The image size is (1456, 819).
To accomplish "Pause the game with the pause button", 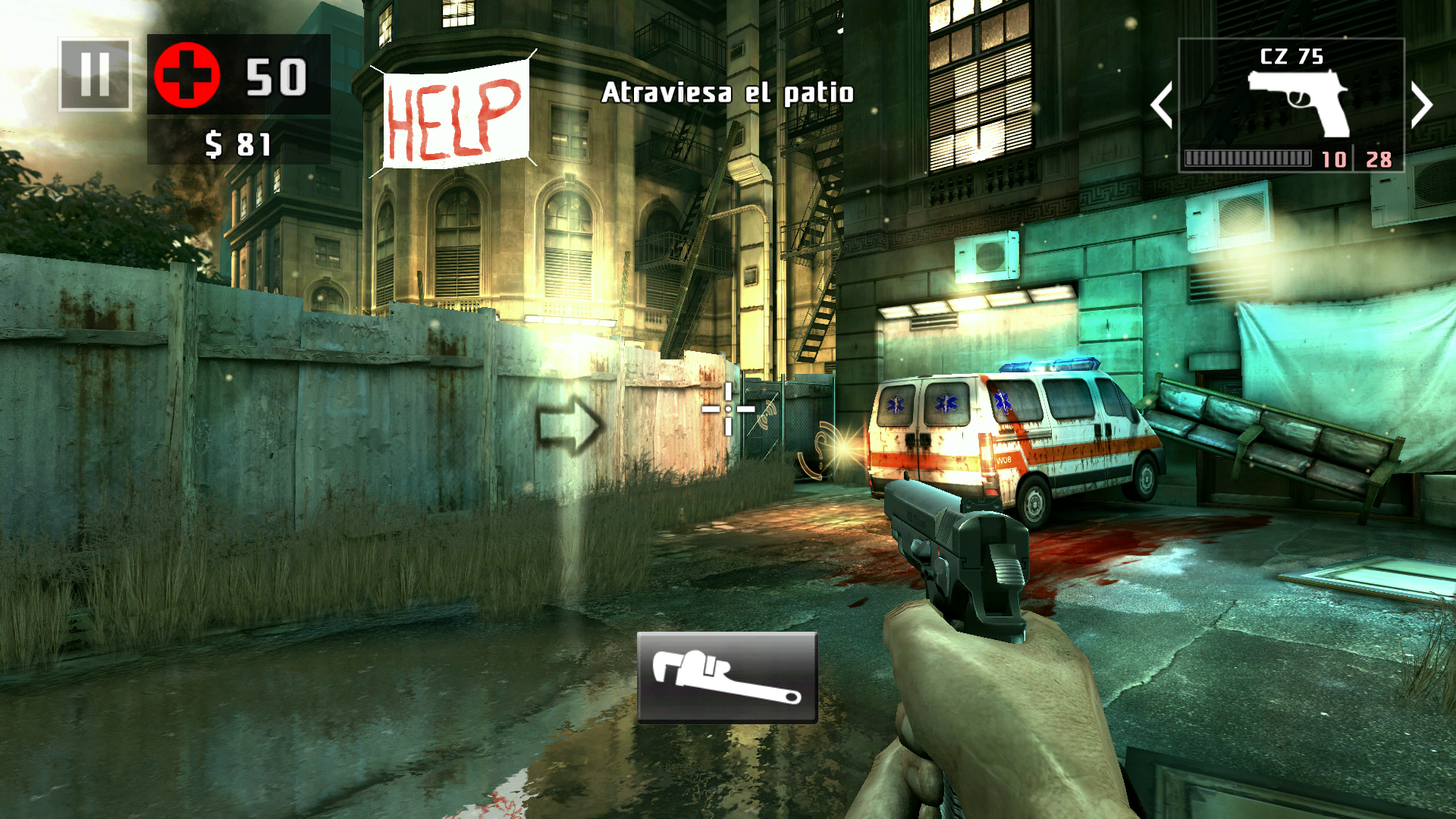I will [95, 74].
